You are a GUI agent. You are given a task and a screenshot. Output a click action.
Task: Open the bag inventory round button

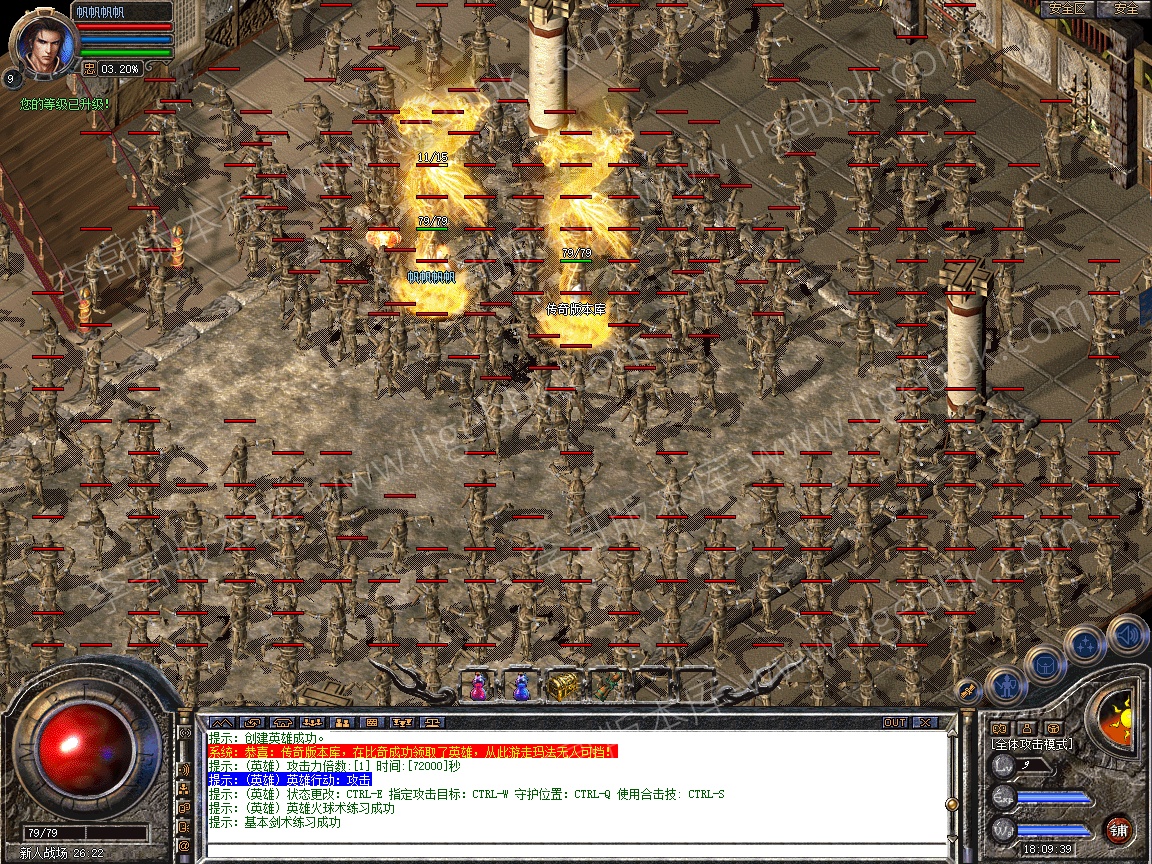1045,665
